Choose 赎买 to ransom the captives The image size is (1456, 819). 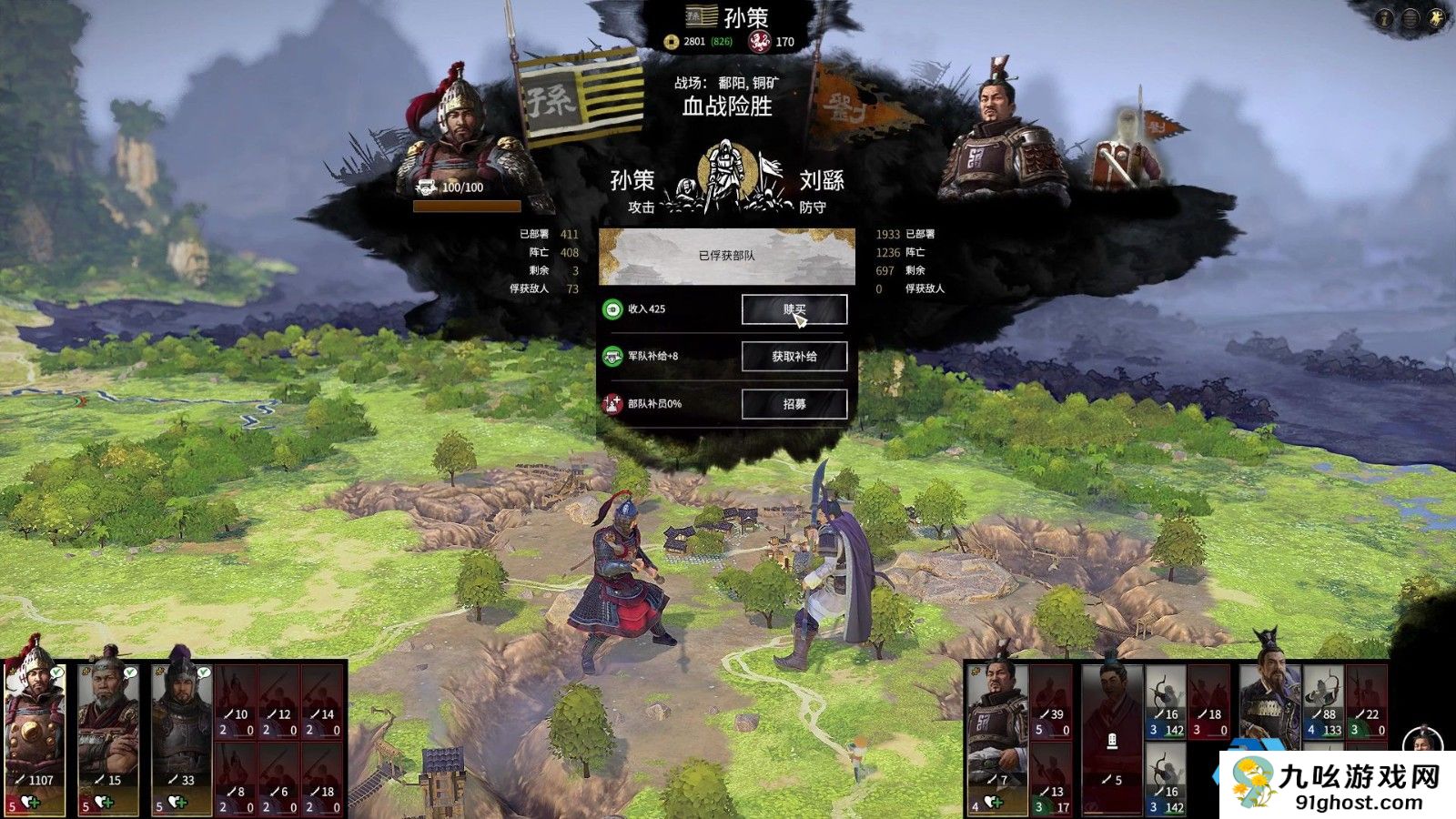pos(794,309)
